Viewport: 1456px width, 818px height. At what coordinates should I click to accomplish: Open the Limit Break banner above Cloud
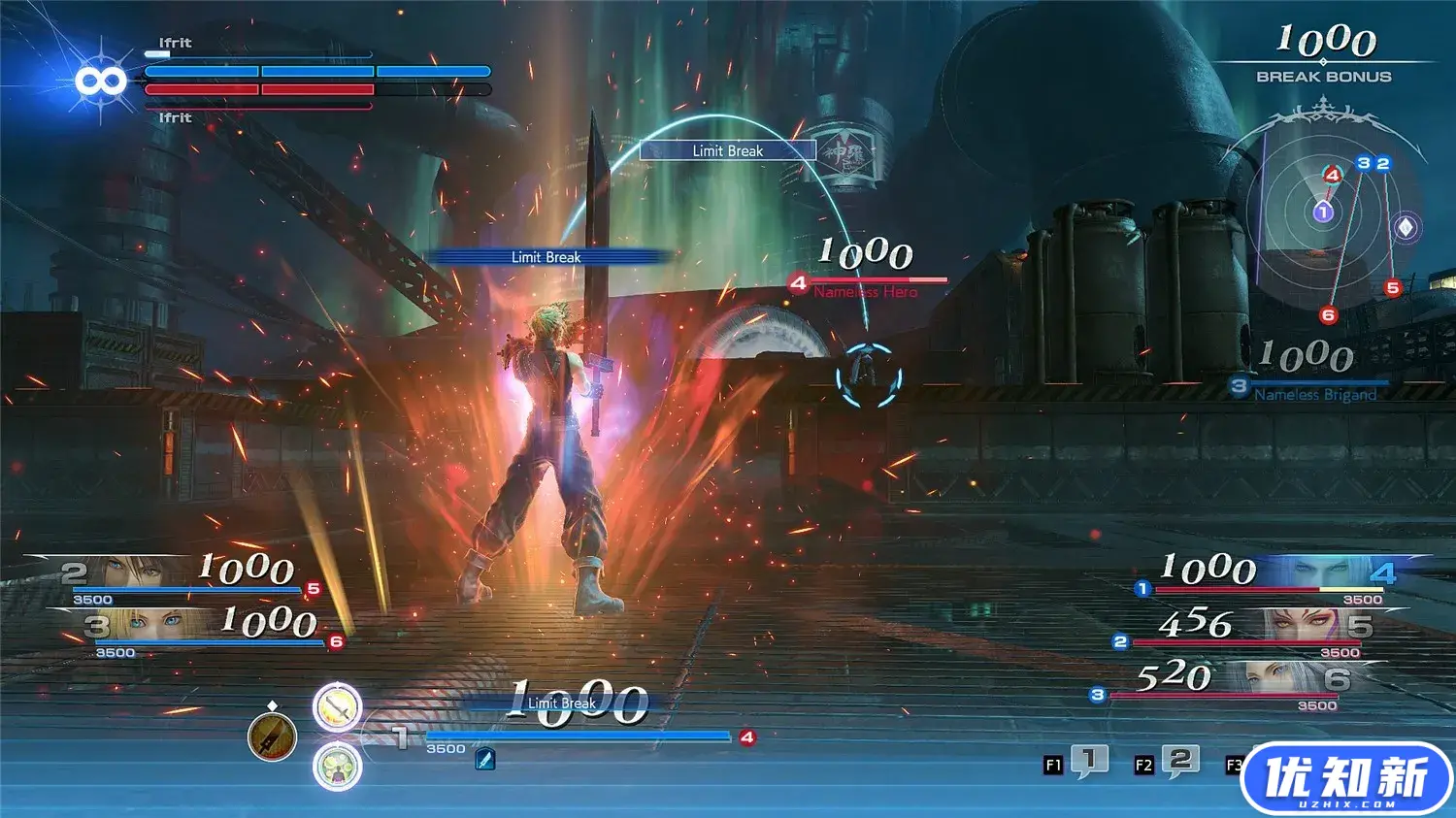click(728, 150)
